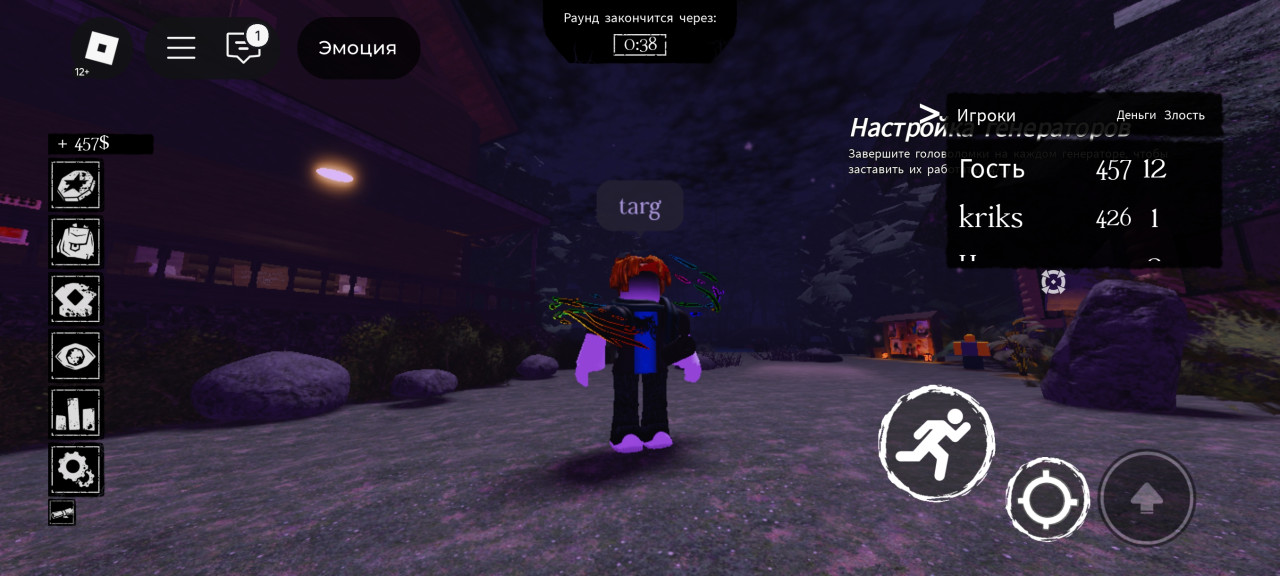Collapse the Игроки panel with the arrow

[x=930, y=113]
